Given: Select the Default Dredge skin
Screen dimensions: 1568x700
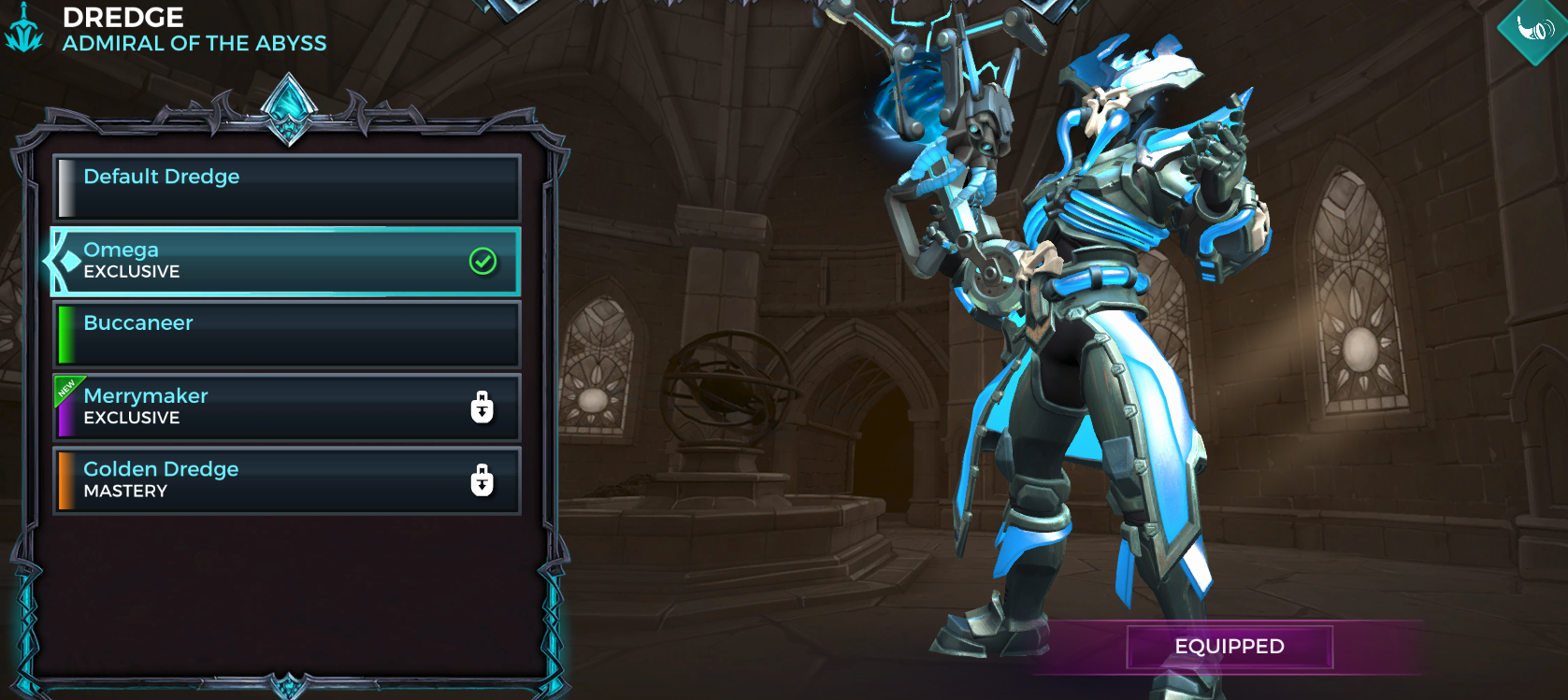Looking at the screenshot, I should click(285, 187).
